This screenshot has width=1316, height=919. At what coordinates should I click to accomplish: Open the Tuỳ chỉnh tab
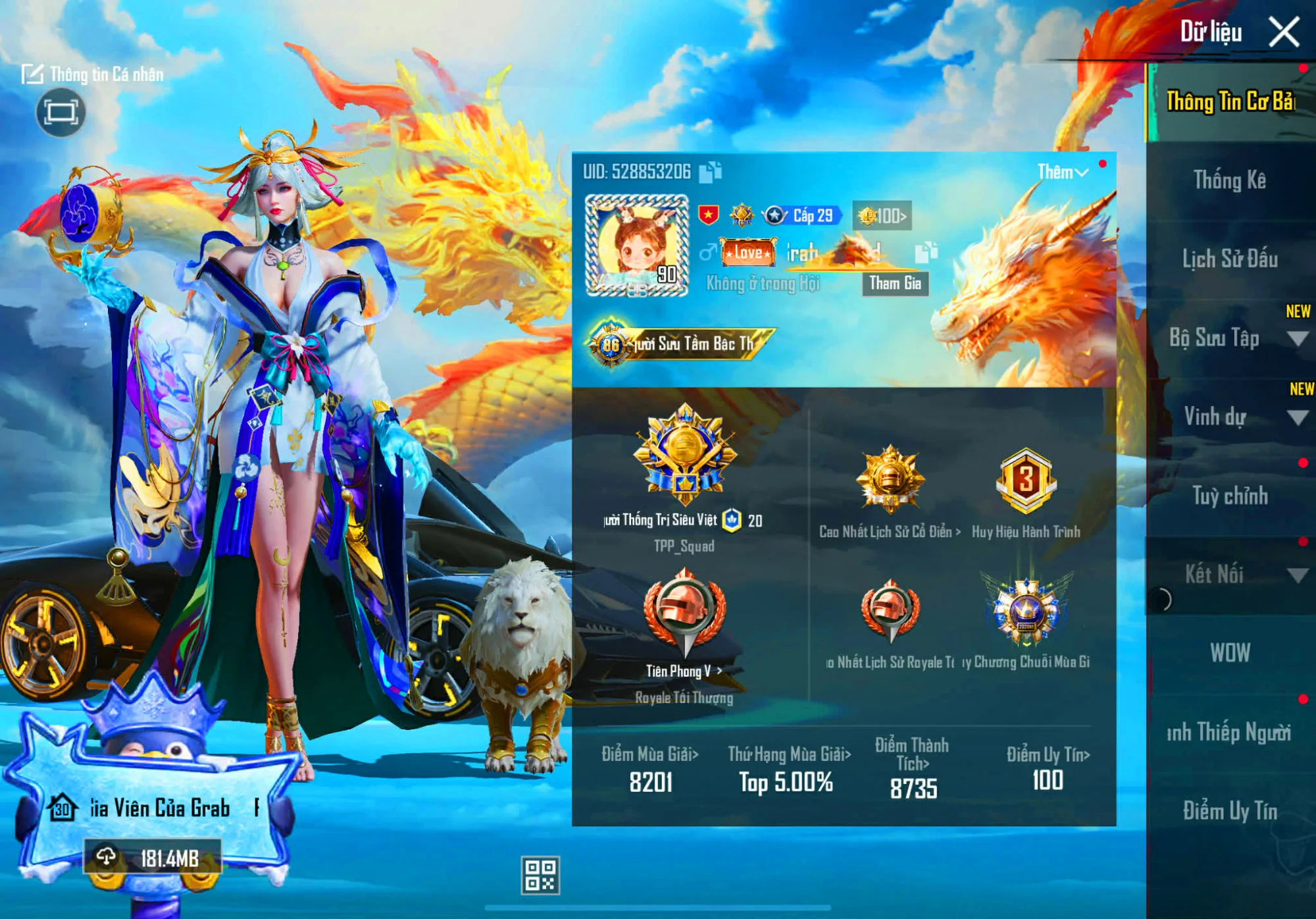1229,496
